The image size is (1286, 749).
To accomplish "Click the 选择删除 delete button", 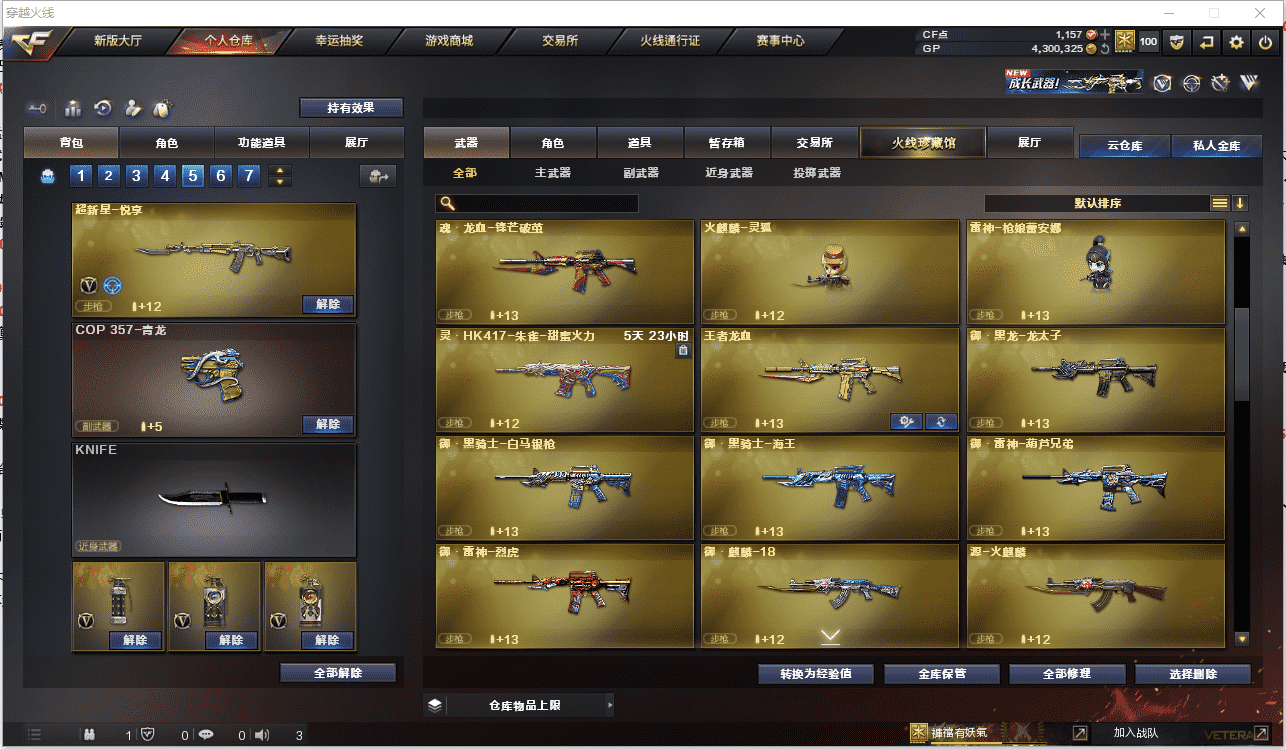I will click(x=1193, y=674).
